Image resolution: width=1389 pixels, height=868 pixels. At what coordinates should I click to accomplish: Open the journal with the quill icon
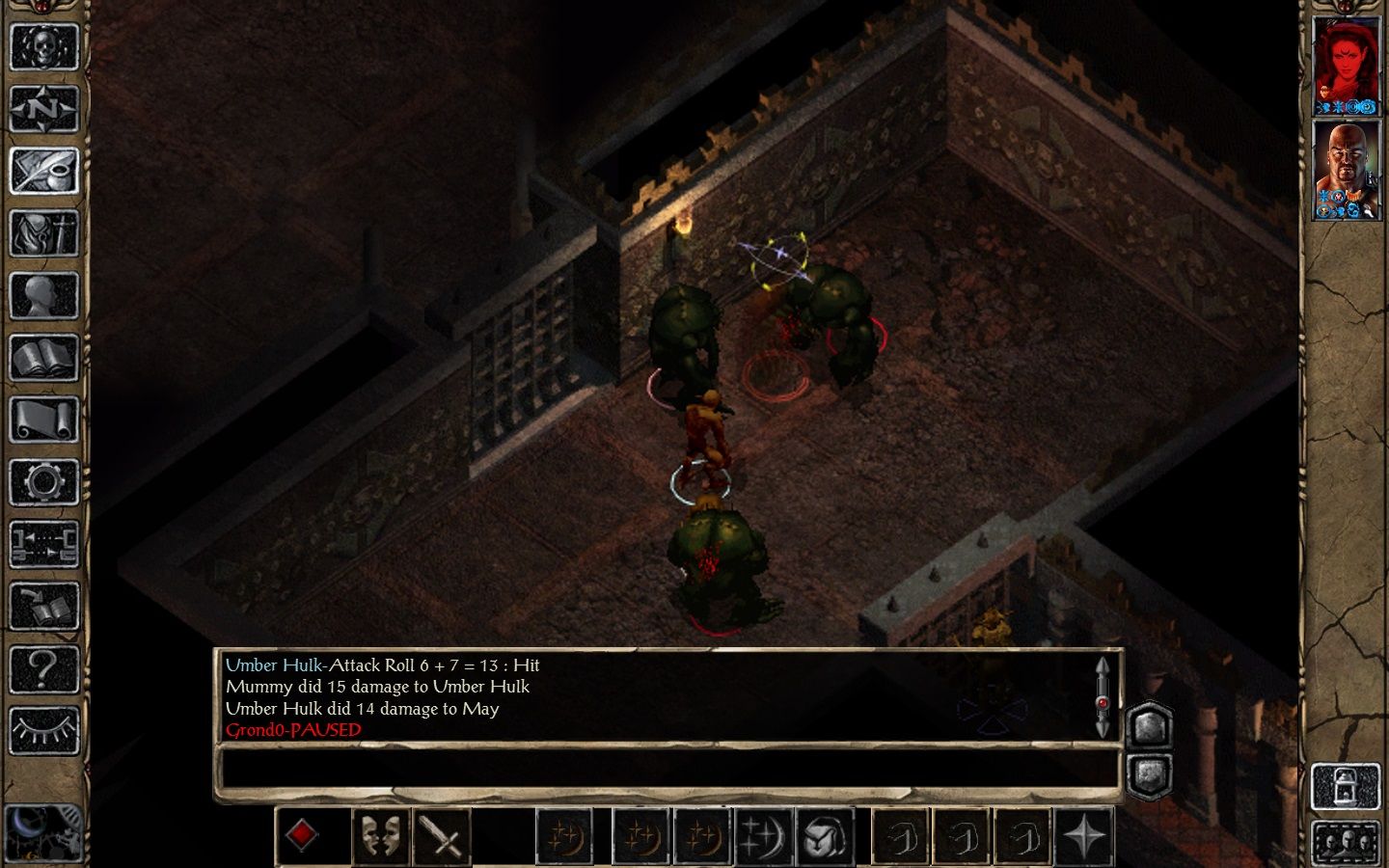point(43,172)
